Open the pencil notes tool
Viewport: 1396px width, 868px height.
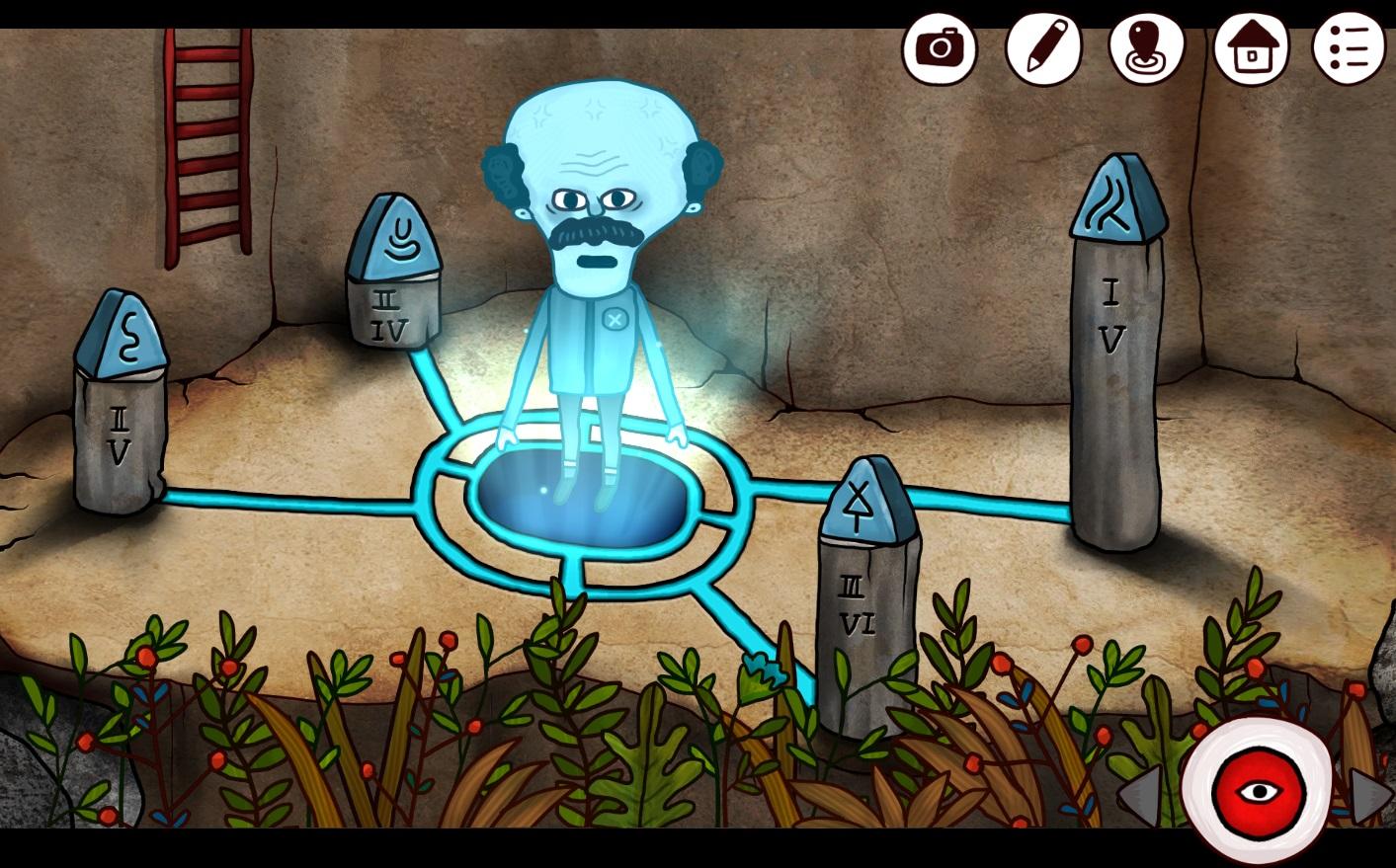pyautogui.click(x=1043, y=47)
